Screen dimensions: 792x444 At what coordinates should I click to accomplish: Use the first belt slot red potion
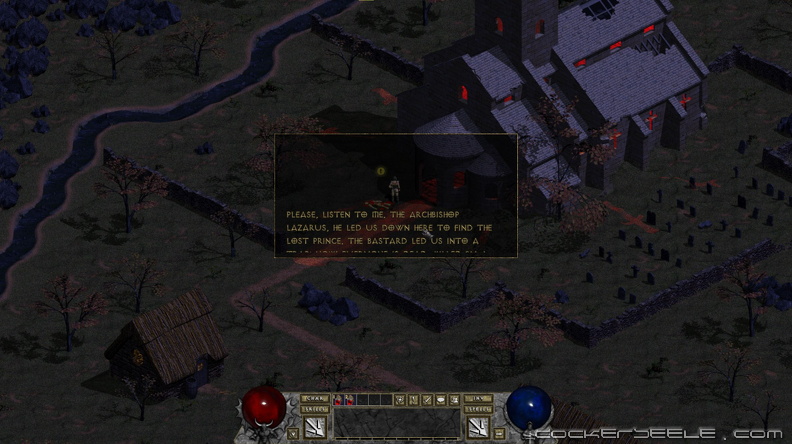click(337, 399)
